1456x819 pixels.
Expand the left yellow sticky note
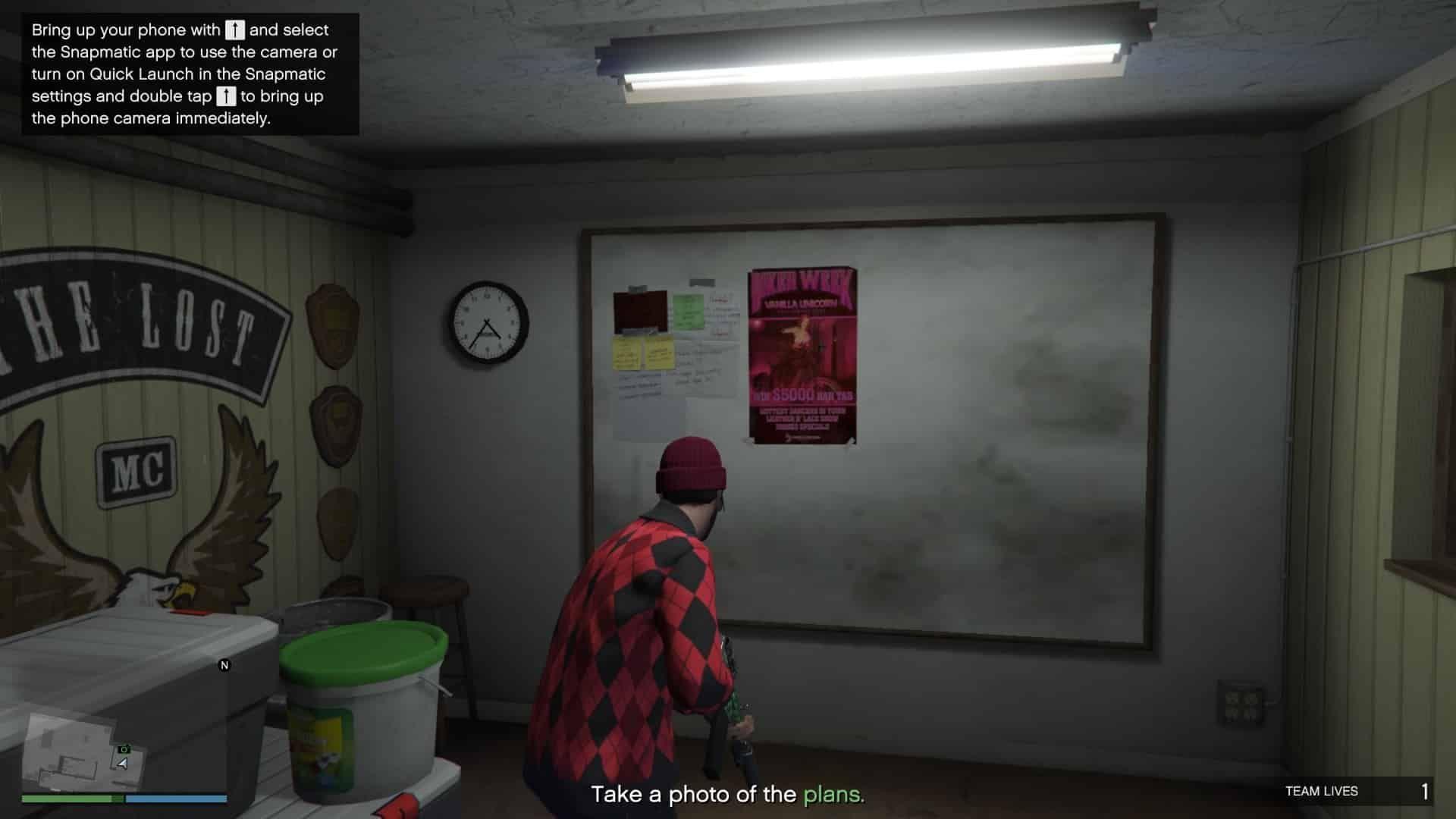[x=627, y=353]
